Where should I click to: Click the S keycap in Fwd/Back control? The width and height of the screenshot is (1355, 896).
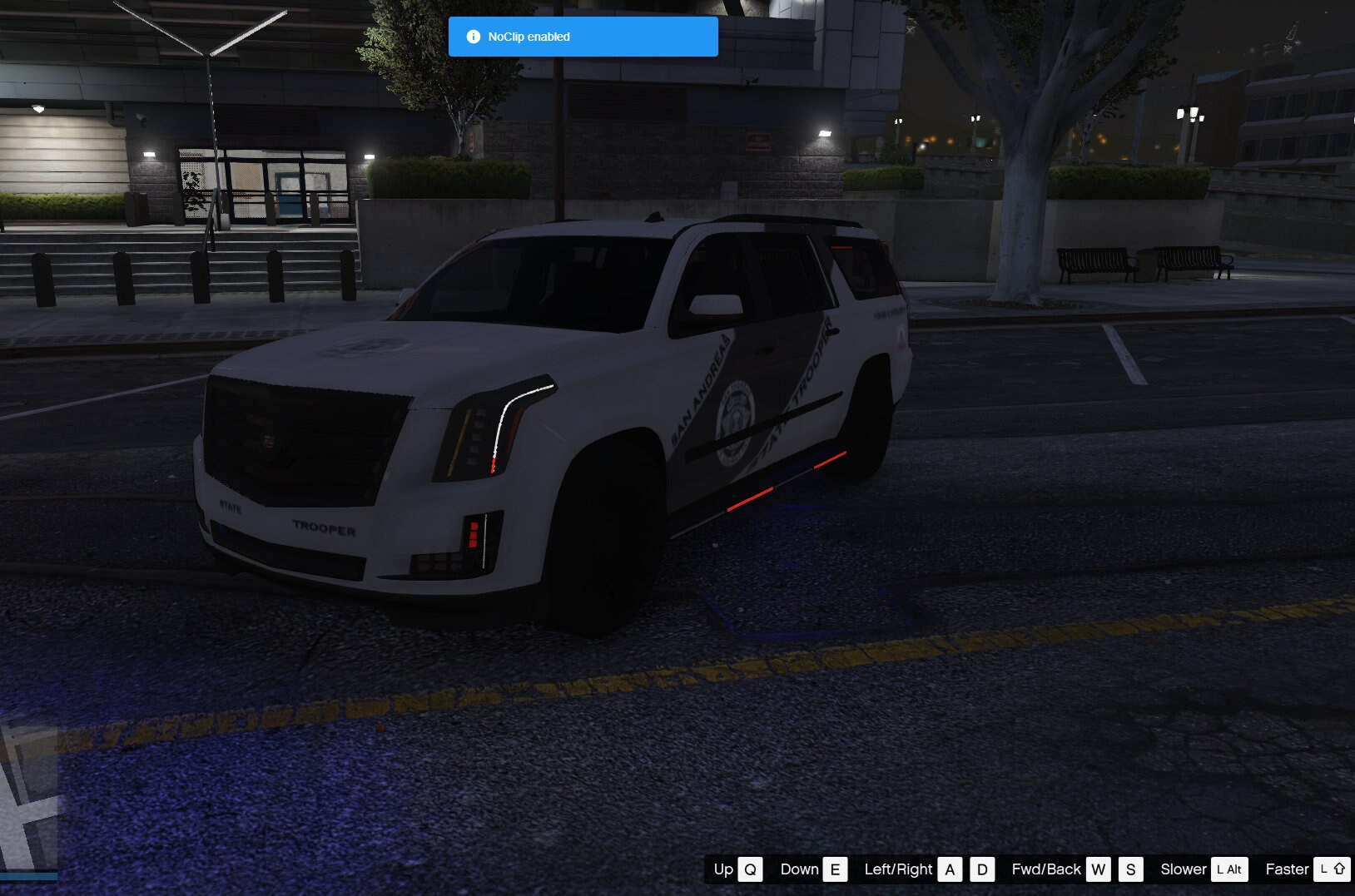coord(1130,869)
